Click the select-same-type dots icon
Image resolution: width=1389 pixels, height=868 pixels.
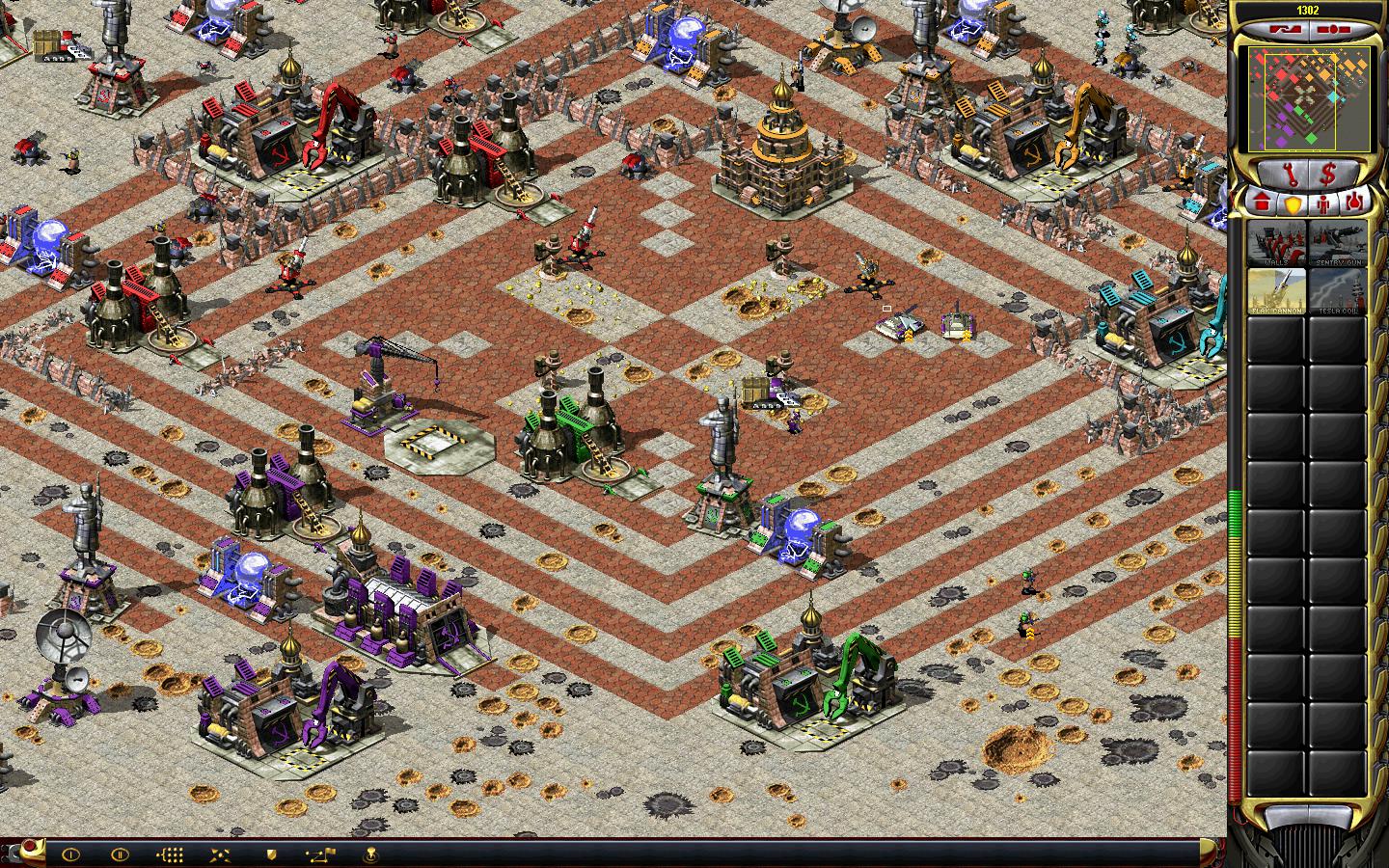pos(170,854)
